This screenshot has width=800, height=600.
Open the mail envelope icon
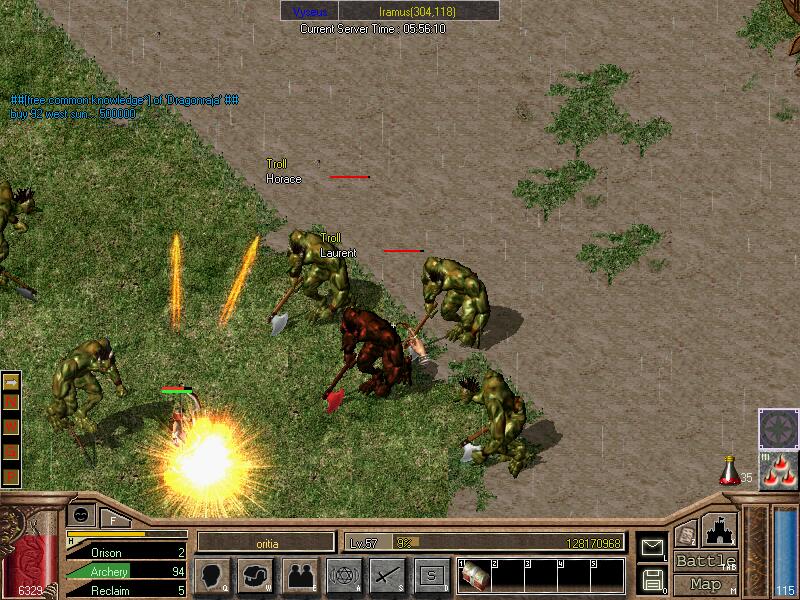tap(652, 546)
